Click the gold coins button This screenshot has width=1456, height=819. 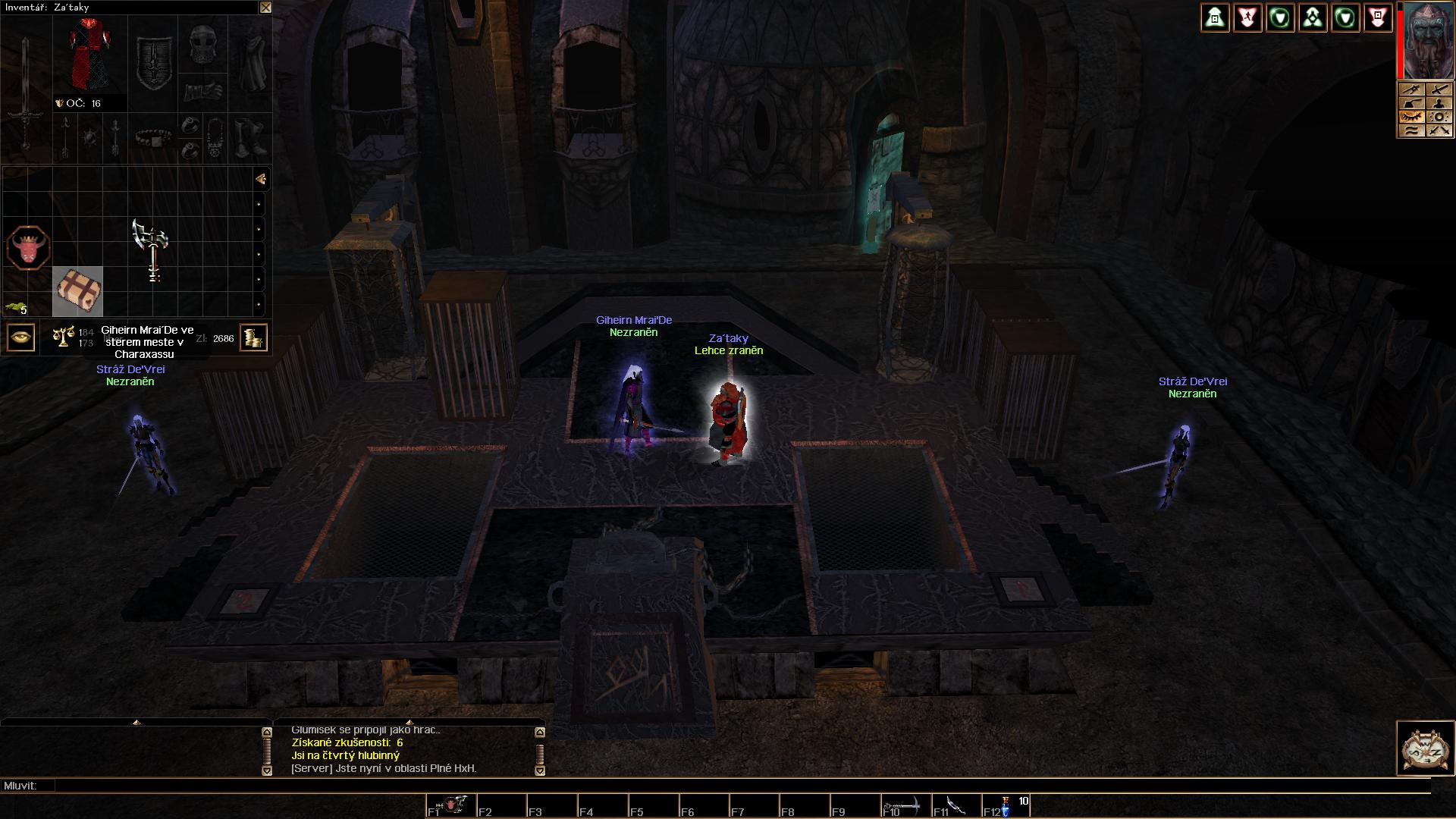click(x=253, y=337)
